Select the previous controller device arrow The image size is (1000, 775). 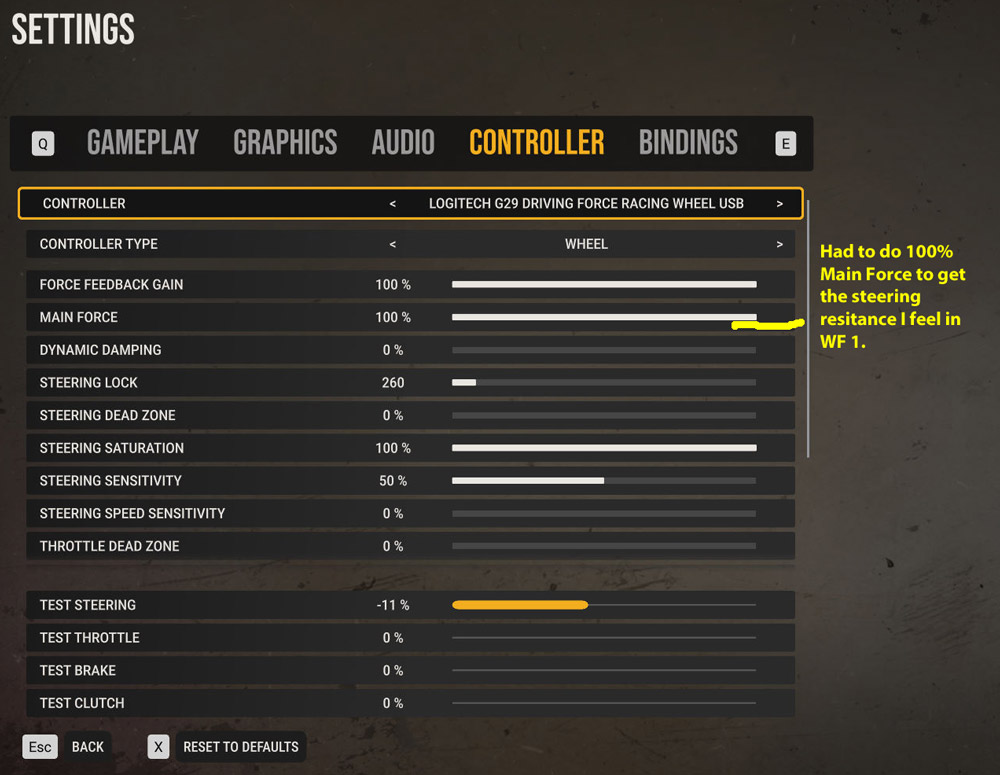pos(393,203)
